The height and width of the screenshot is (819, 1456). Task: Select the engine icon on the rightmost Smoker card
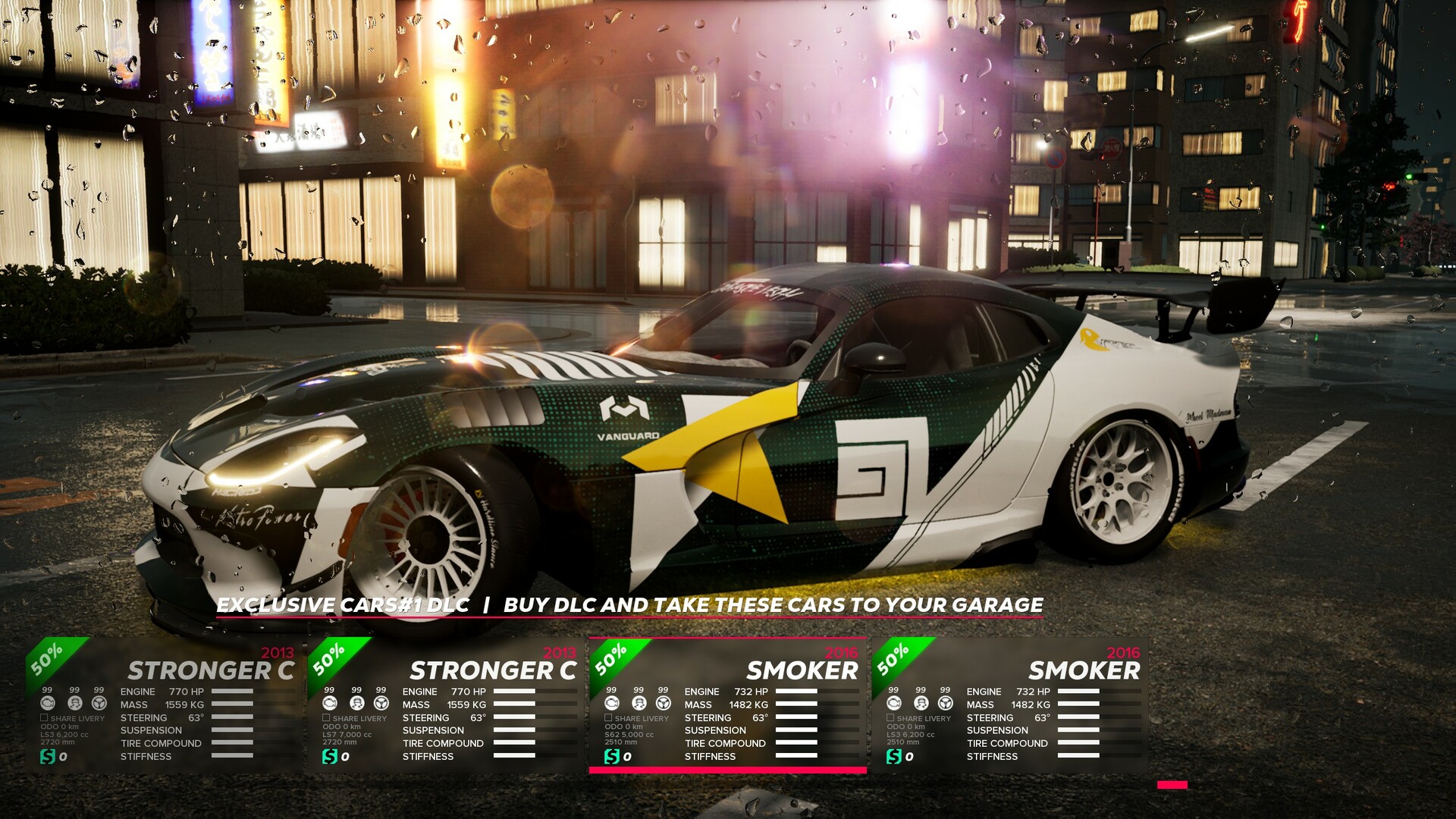coord(896,704)
